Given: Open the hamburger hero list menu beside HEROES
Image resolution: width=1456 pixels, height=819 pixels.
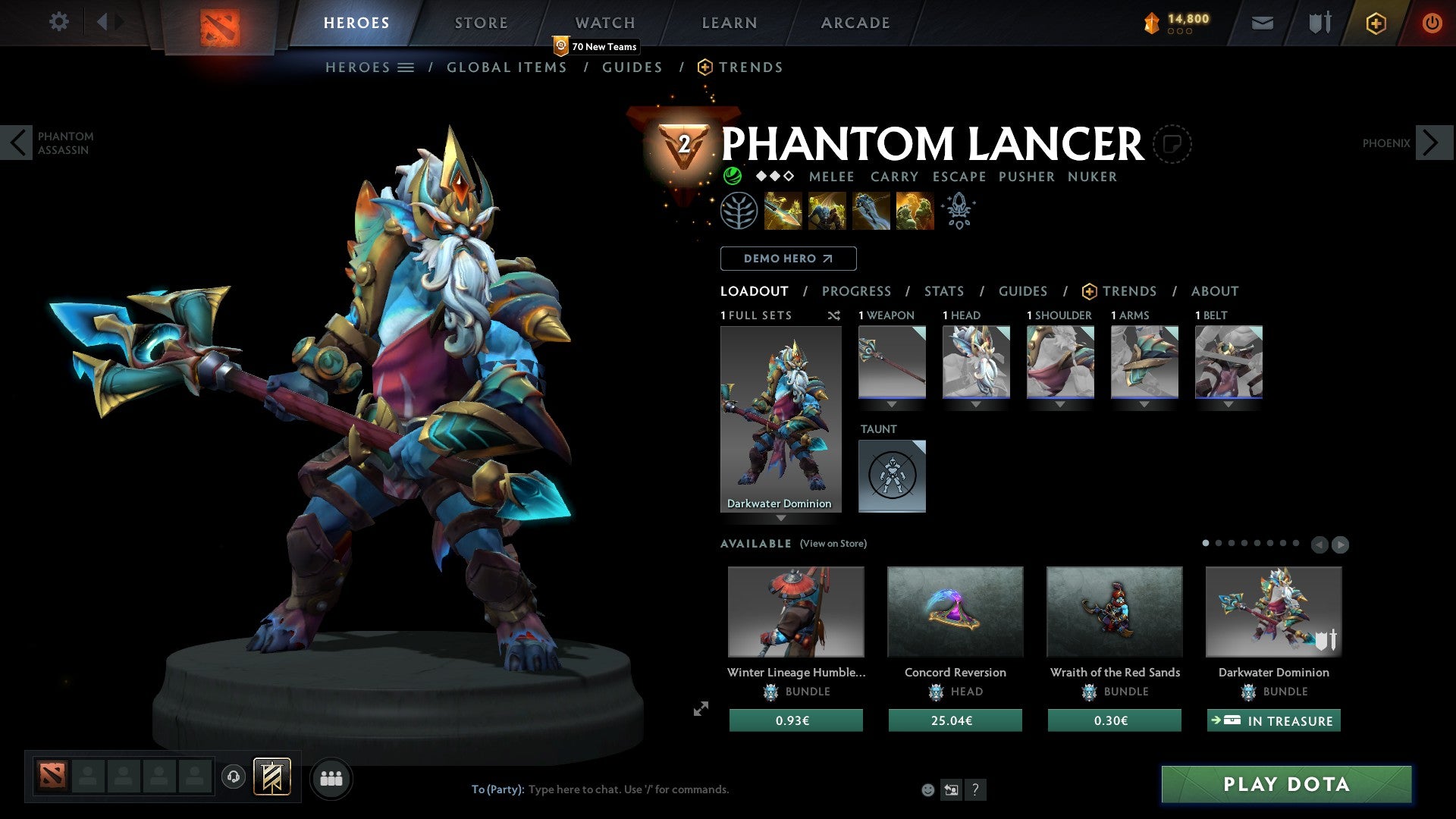Looking at the screenshot, I should pos(406,67).
